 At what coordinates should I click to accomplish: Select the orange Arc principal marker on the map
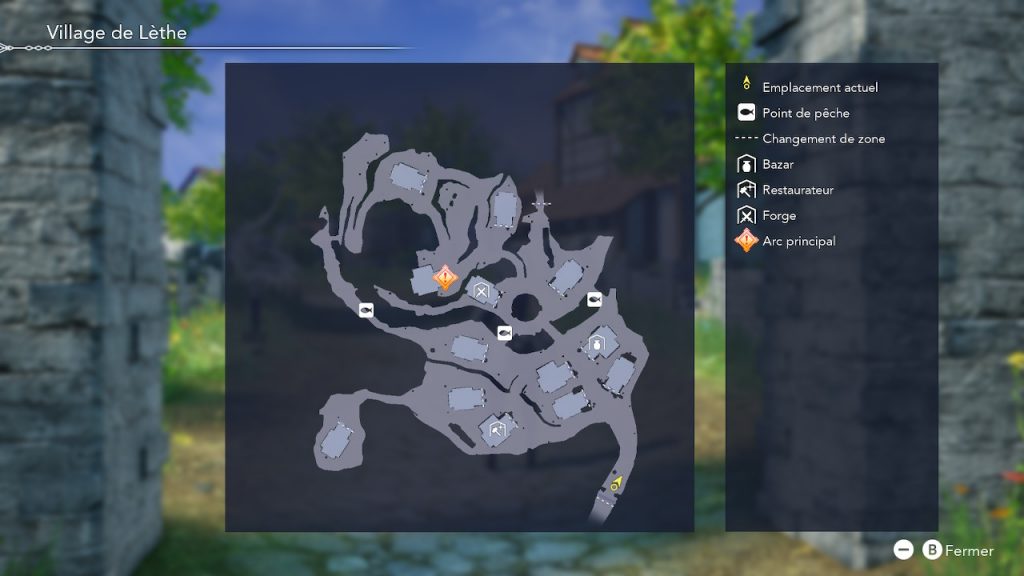click(x=445, y=277)
